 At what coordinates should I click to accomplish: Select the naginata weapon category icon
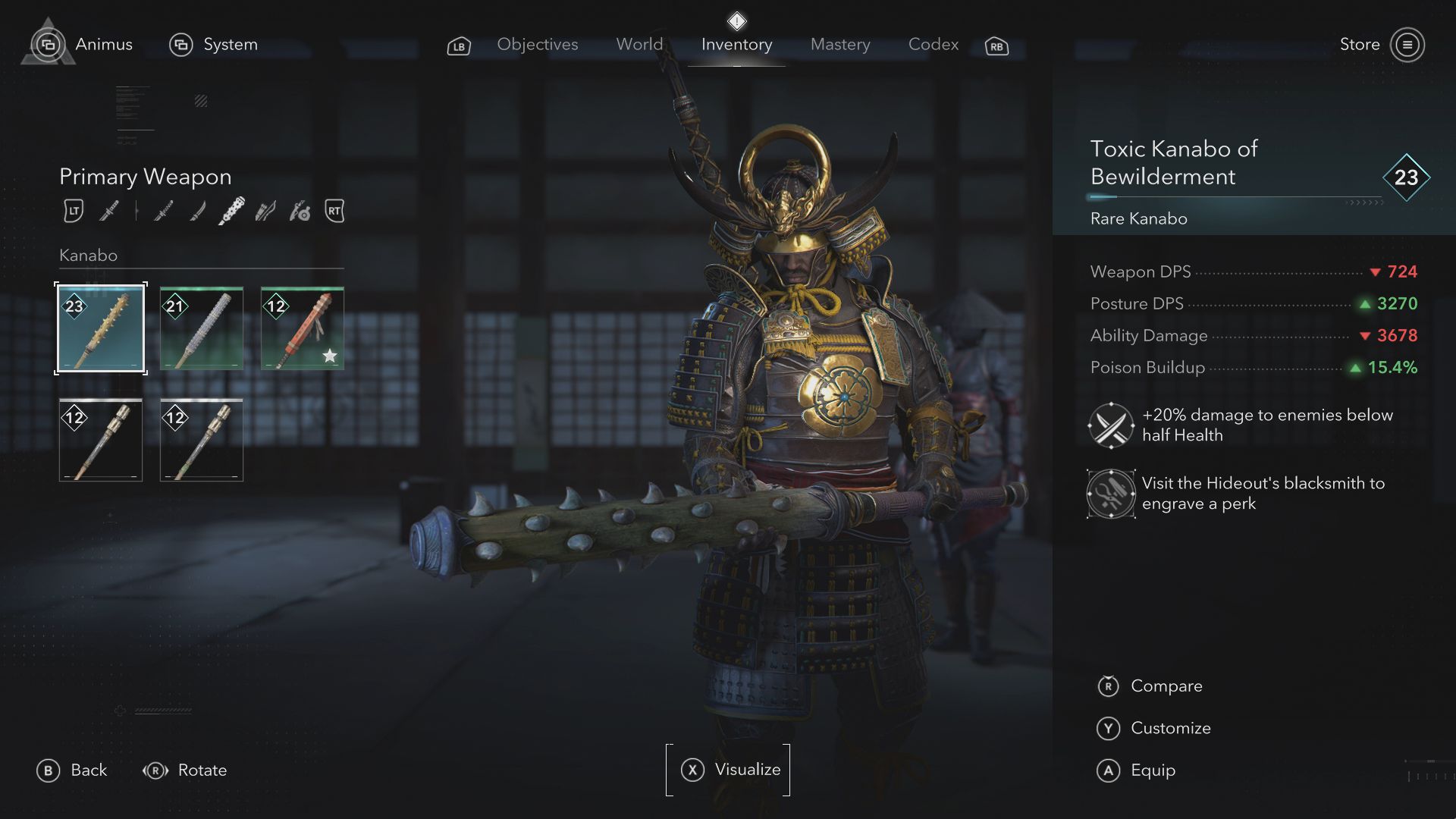pos(161,212)
